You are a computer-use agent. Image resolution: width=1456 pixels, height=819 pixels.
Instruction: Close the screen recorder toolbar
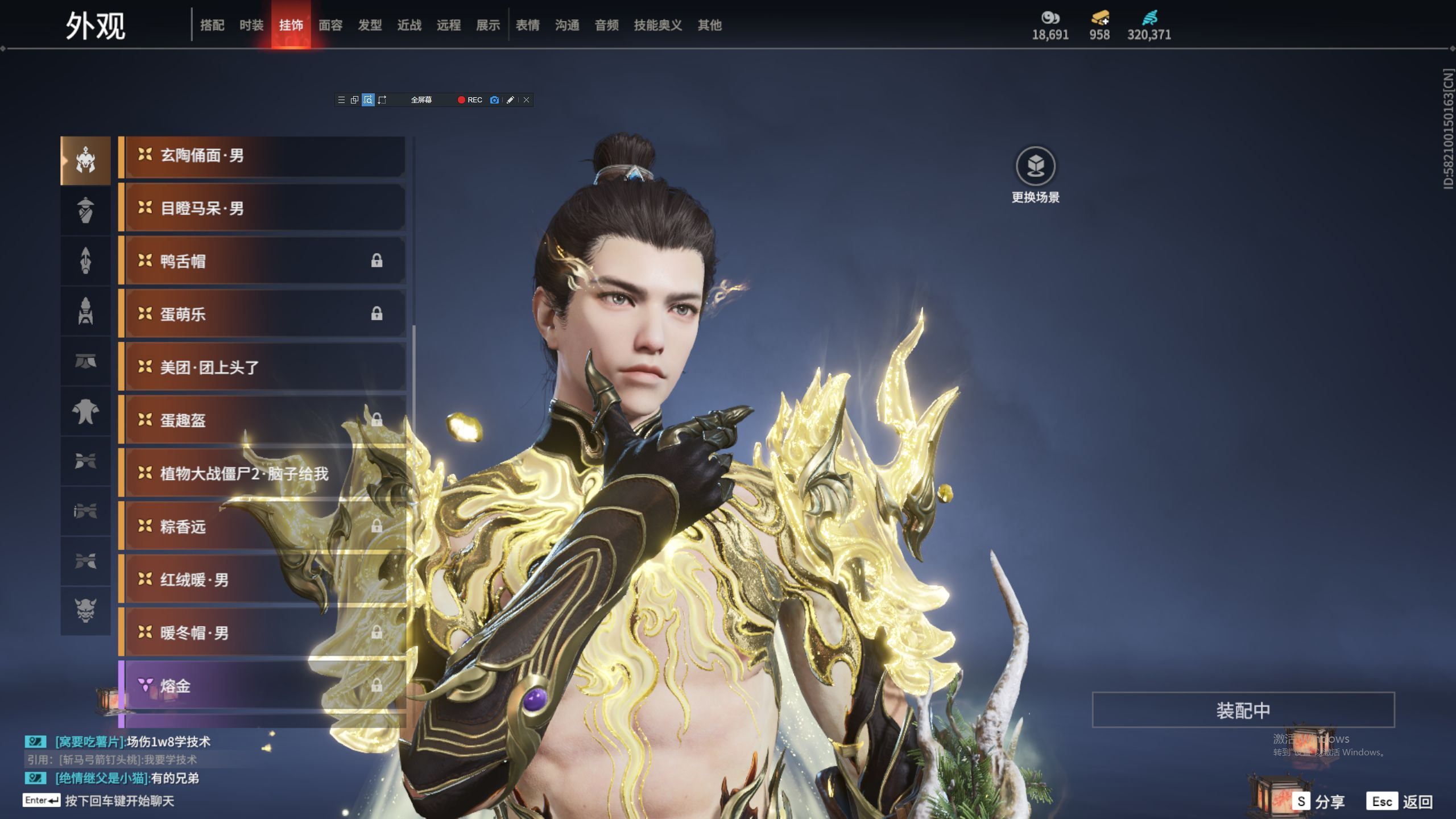tap(527, 100)
